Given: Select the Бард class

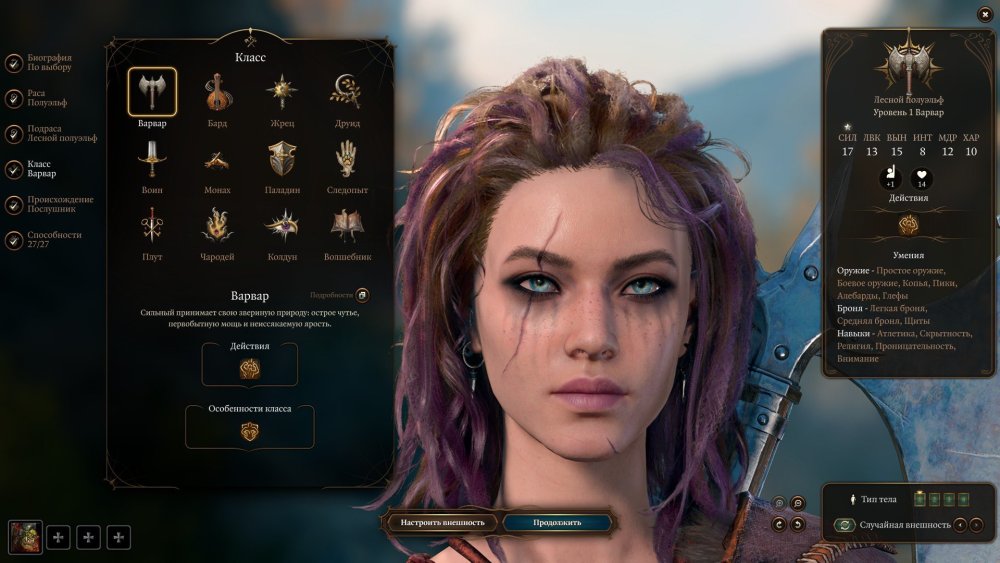Looking at the screenshot, I should [x=218, y=93].
